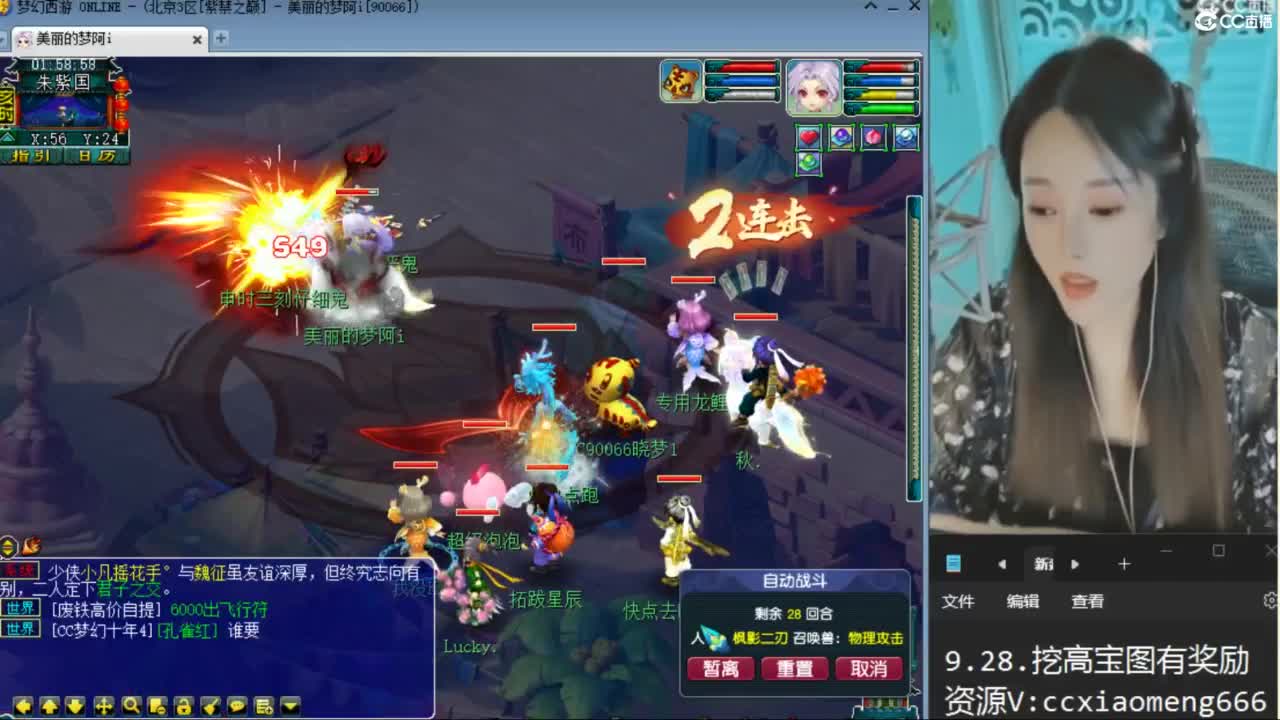Open the 文件 menu in the right window
Image resolution: width=1280 pixels, height=720 pixels.
tap(959, 602)
